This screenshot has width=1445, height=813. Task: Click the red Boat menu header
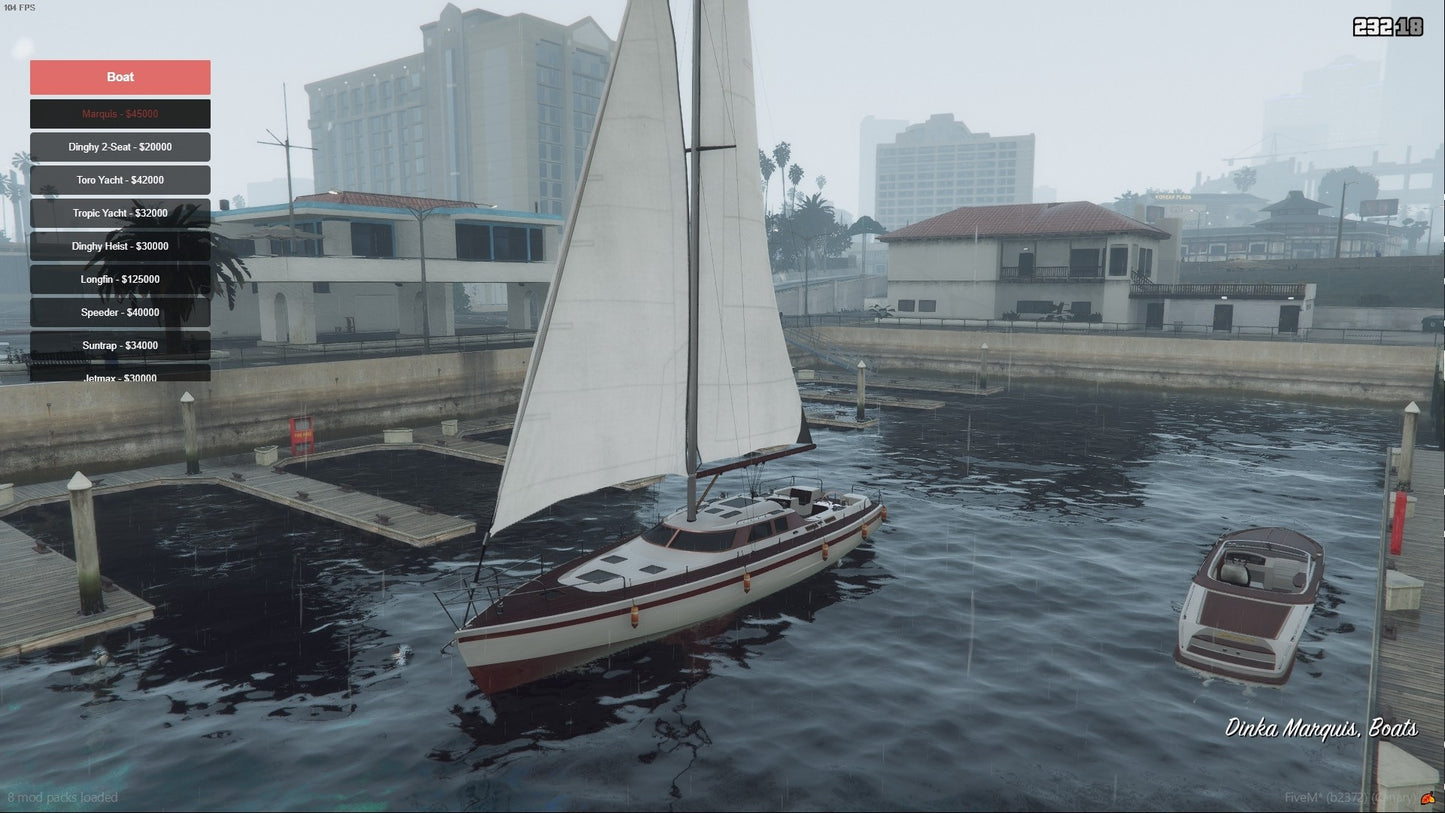[x=120, y=77]
